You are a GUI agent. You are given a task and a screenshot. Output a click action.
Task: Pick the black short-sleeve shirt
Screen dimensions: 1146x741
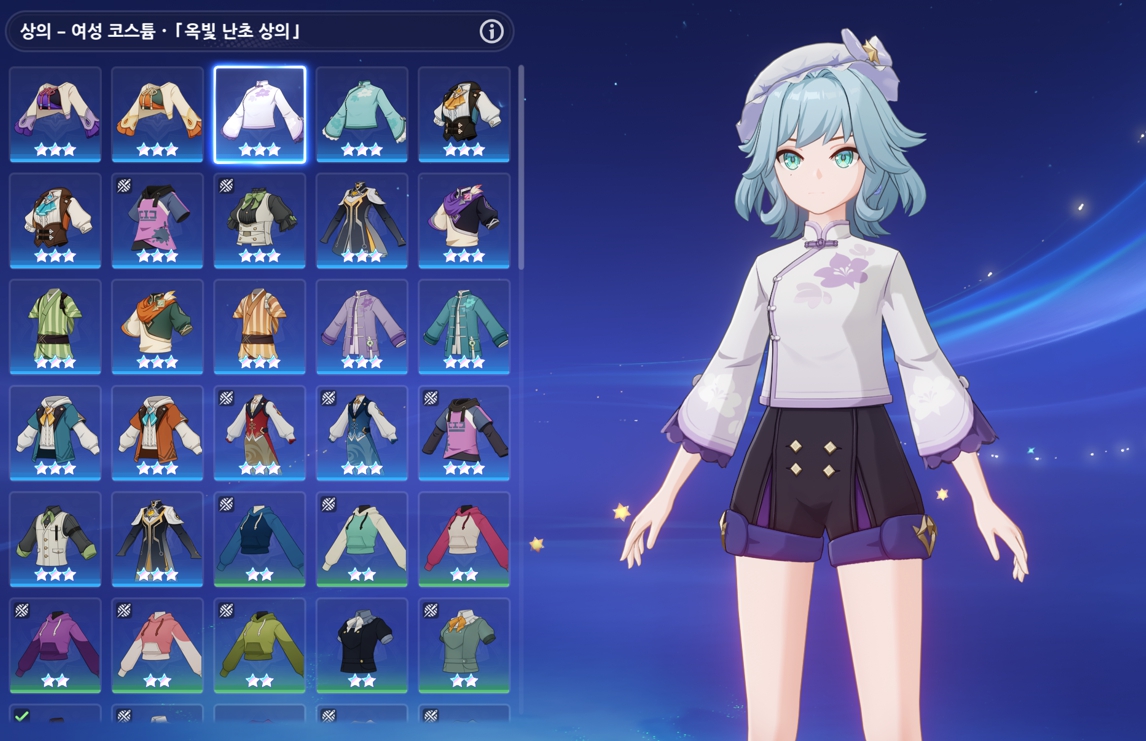362,645
